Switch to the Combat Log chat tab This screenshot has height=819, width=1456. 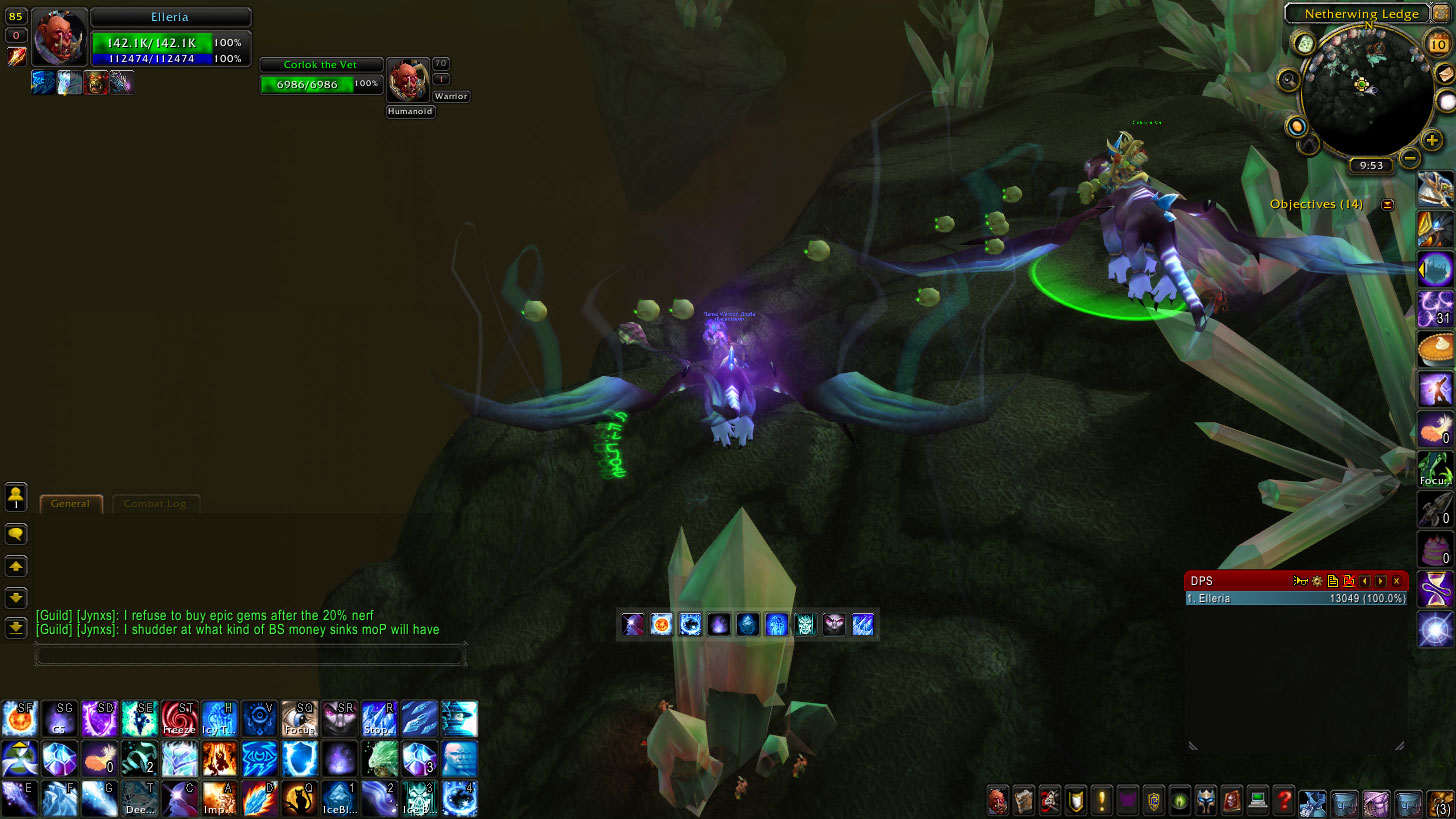click(x=155, y=504)
